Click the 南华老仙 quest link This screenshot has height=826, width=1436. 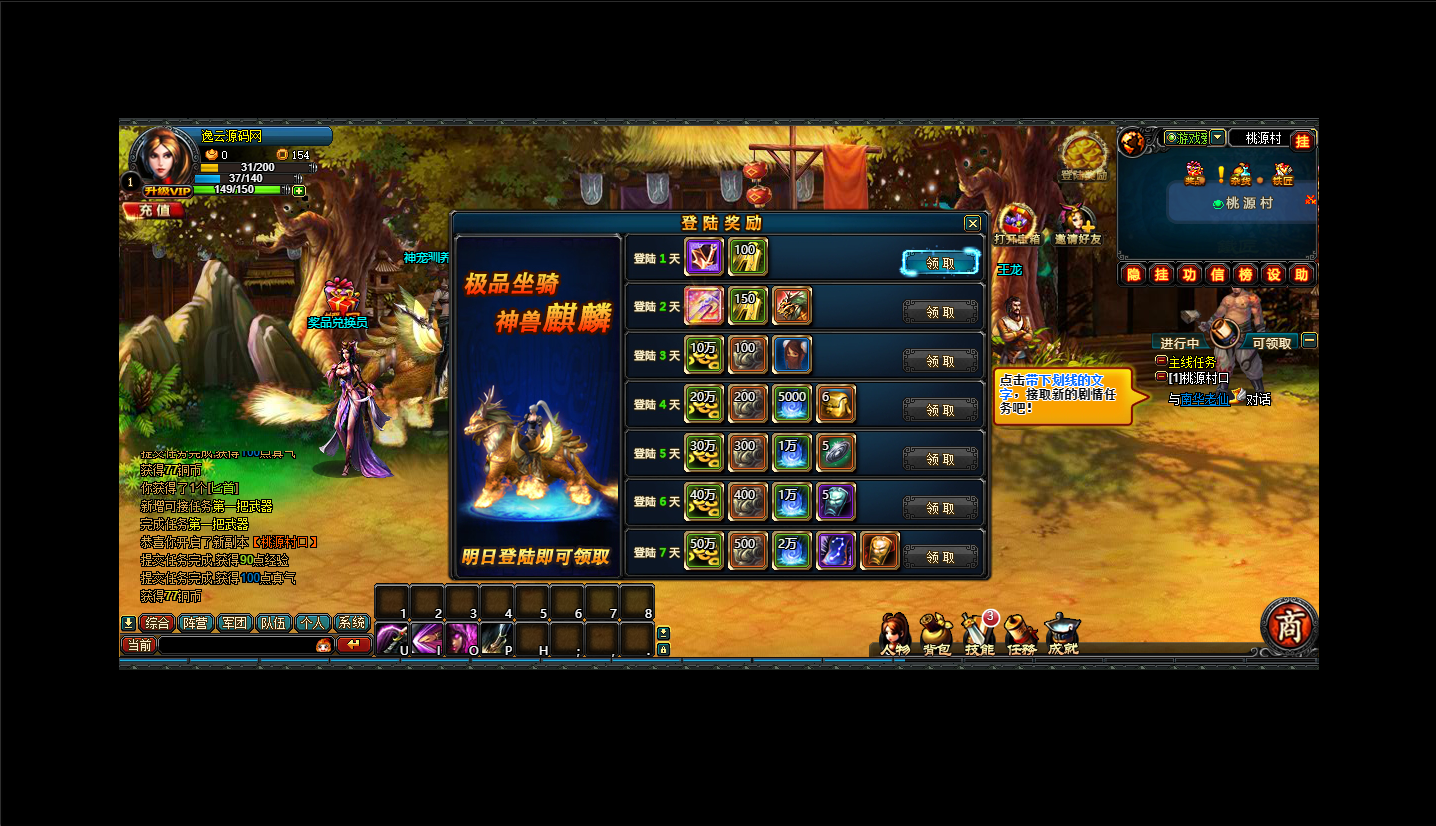tap(1204, 399)
